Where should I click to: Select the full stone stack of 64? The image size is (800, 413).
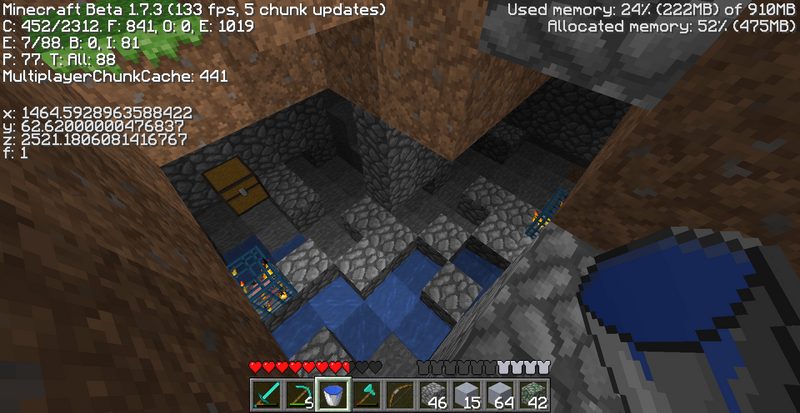pos(500,393)
